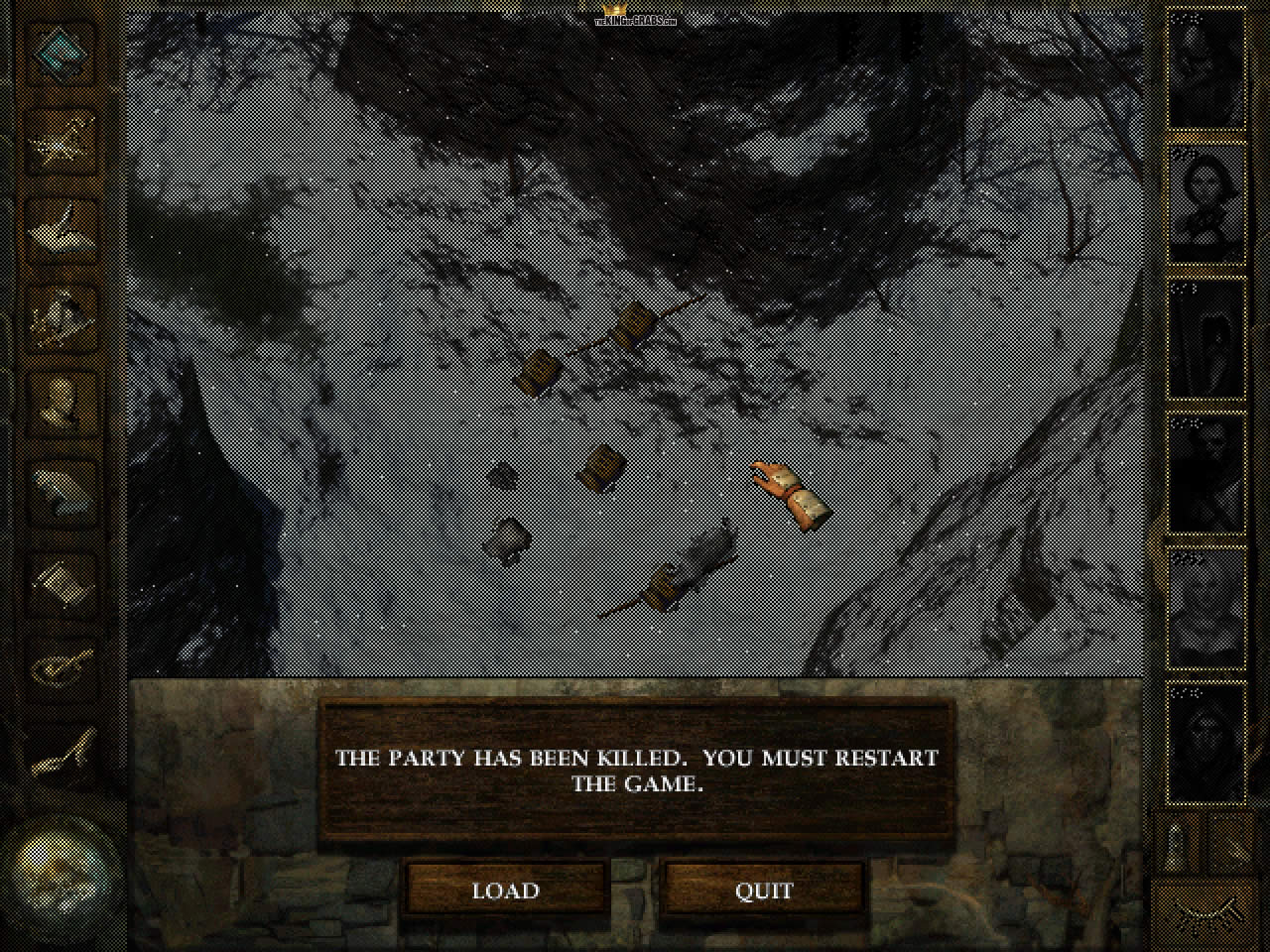The width and height of the screenshot is (1270, 952).
Task: Open the journal quill-and-book icon
Action: tap(63, 226)
